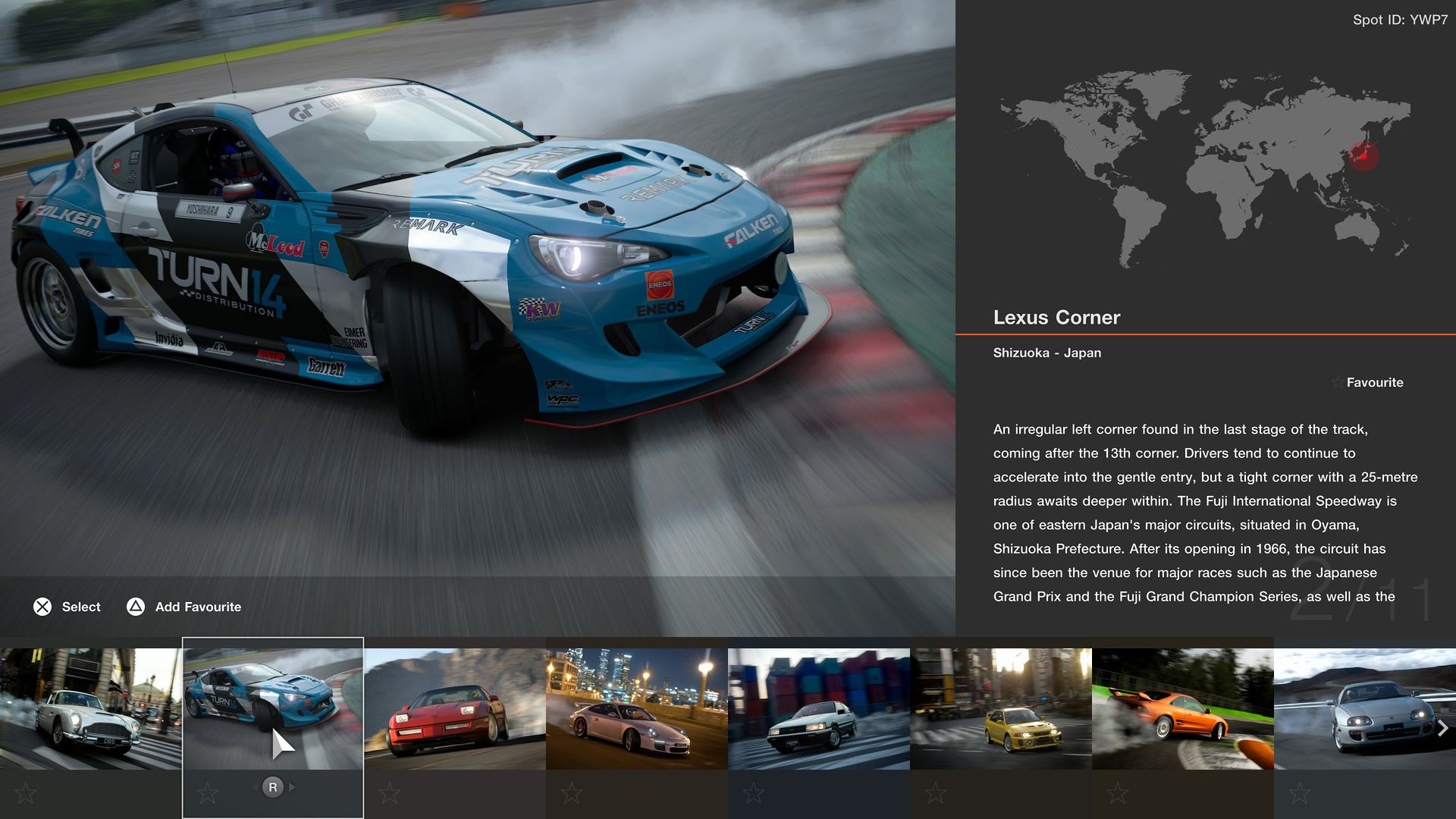Click the right arrow to see more spots
Viewport: 1456px width, 819px height.
click(1442, 729)
